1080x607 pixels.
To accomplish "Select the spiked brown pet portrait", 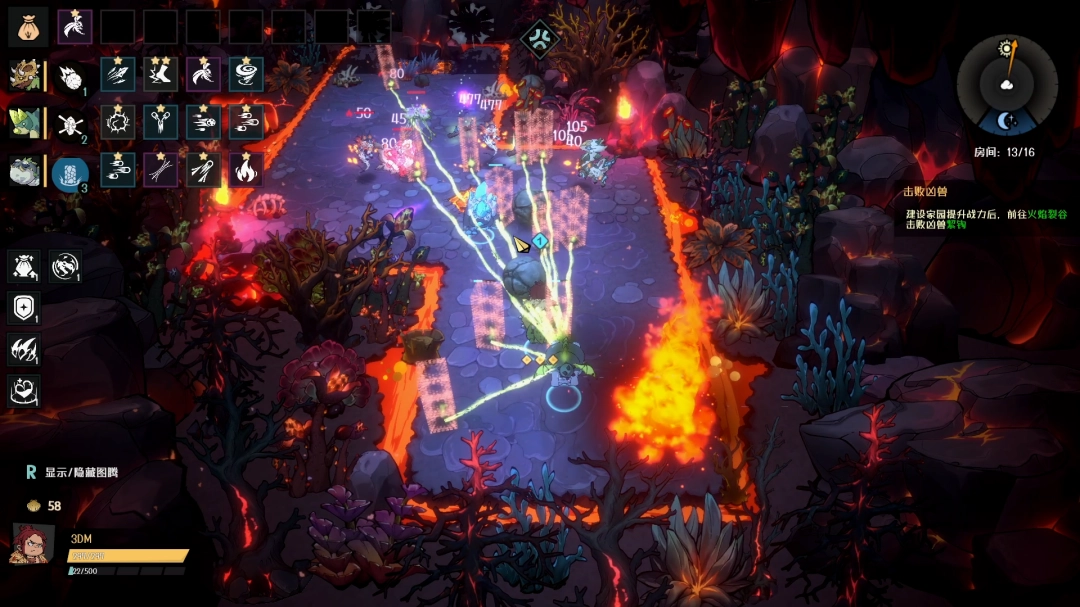I will 25,75.
